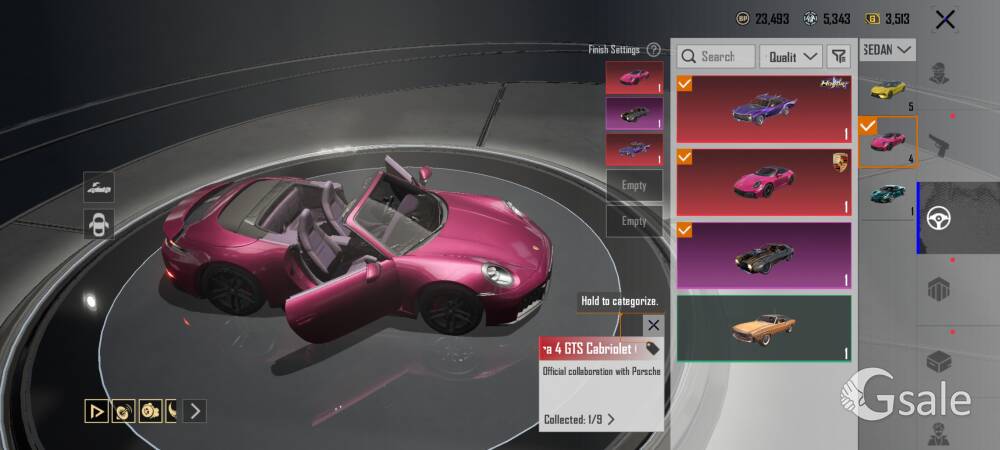The height and width of the screenshot is (450, 1000).
Task: Click the play preview icon
Action: (x=97, y=410)
